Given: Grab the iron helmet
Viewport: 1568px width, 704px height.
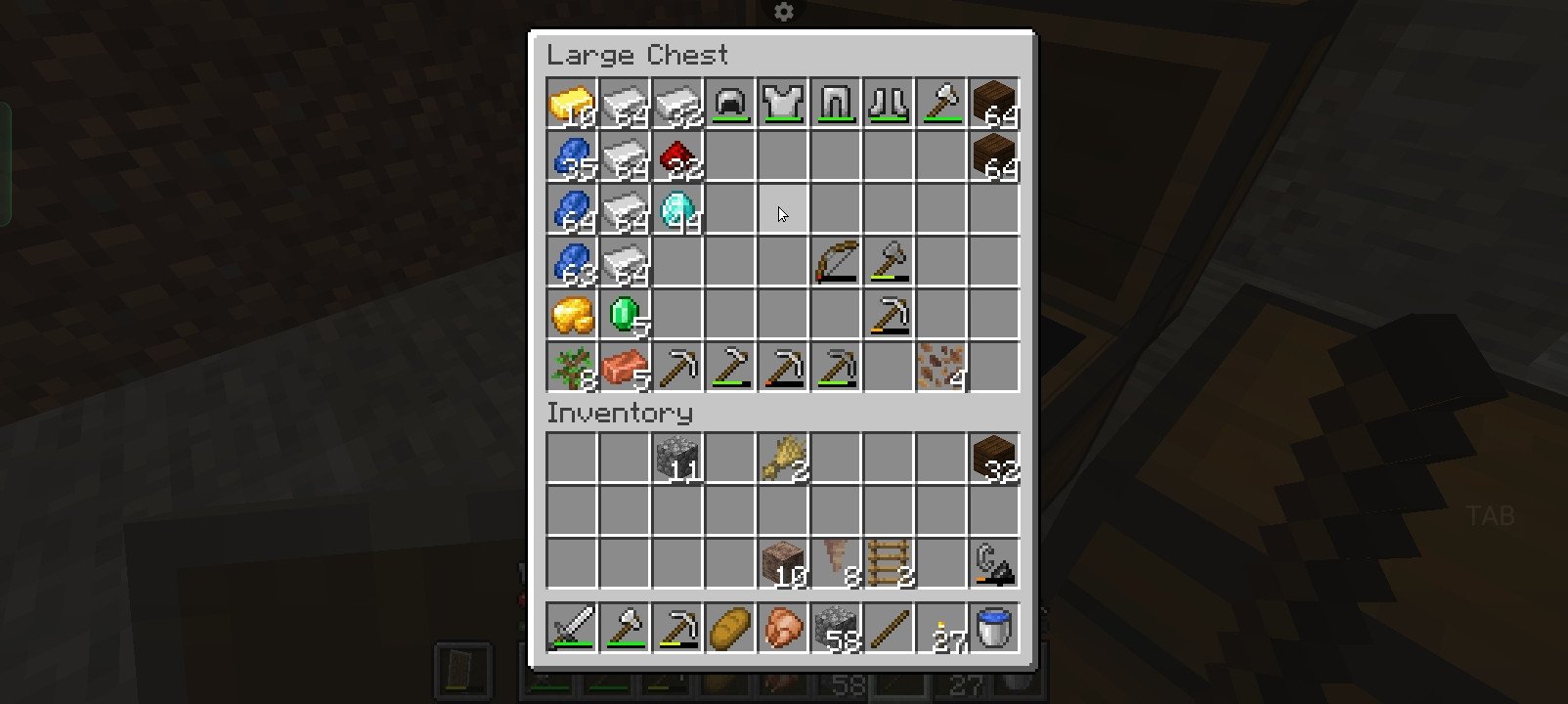Looking at the screenshot, I should [x=730, y=103].
